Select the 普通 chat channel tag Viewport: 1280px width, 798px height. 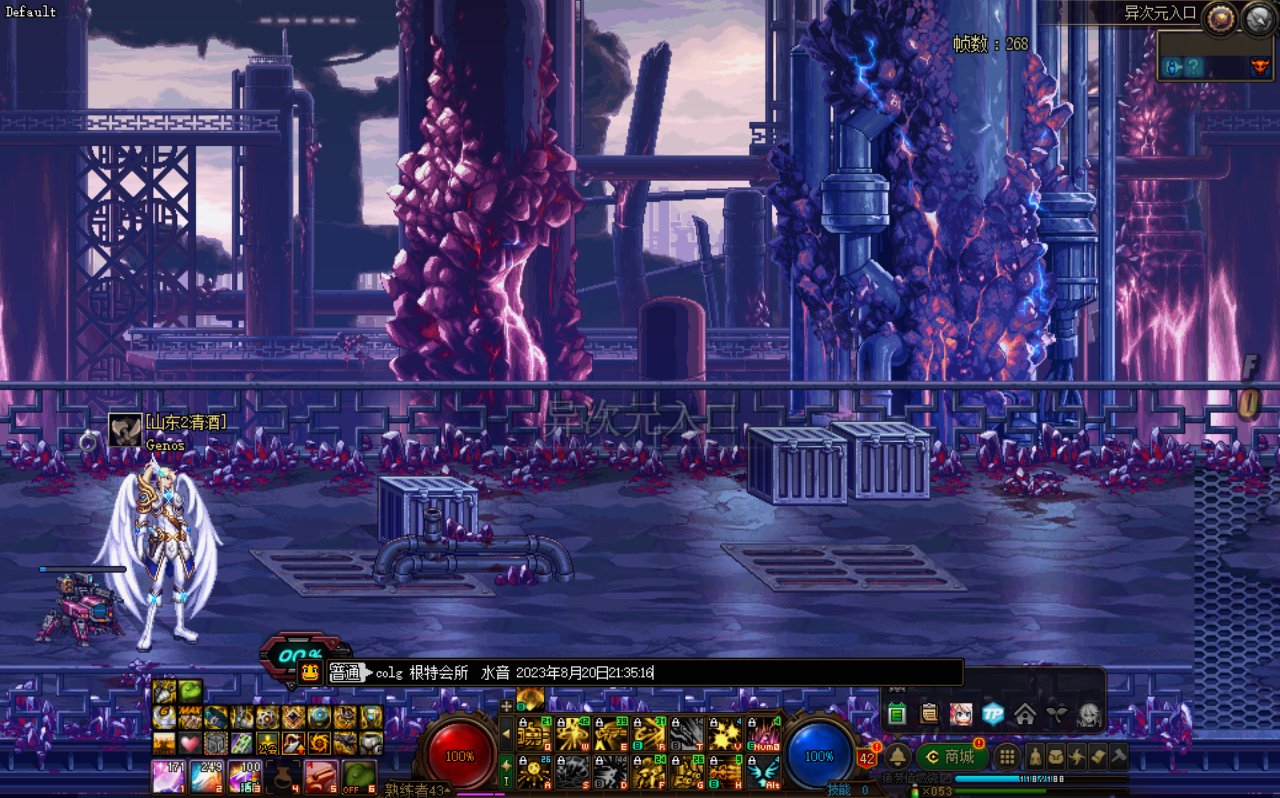344,672
